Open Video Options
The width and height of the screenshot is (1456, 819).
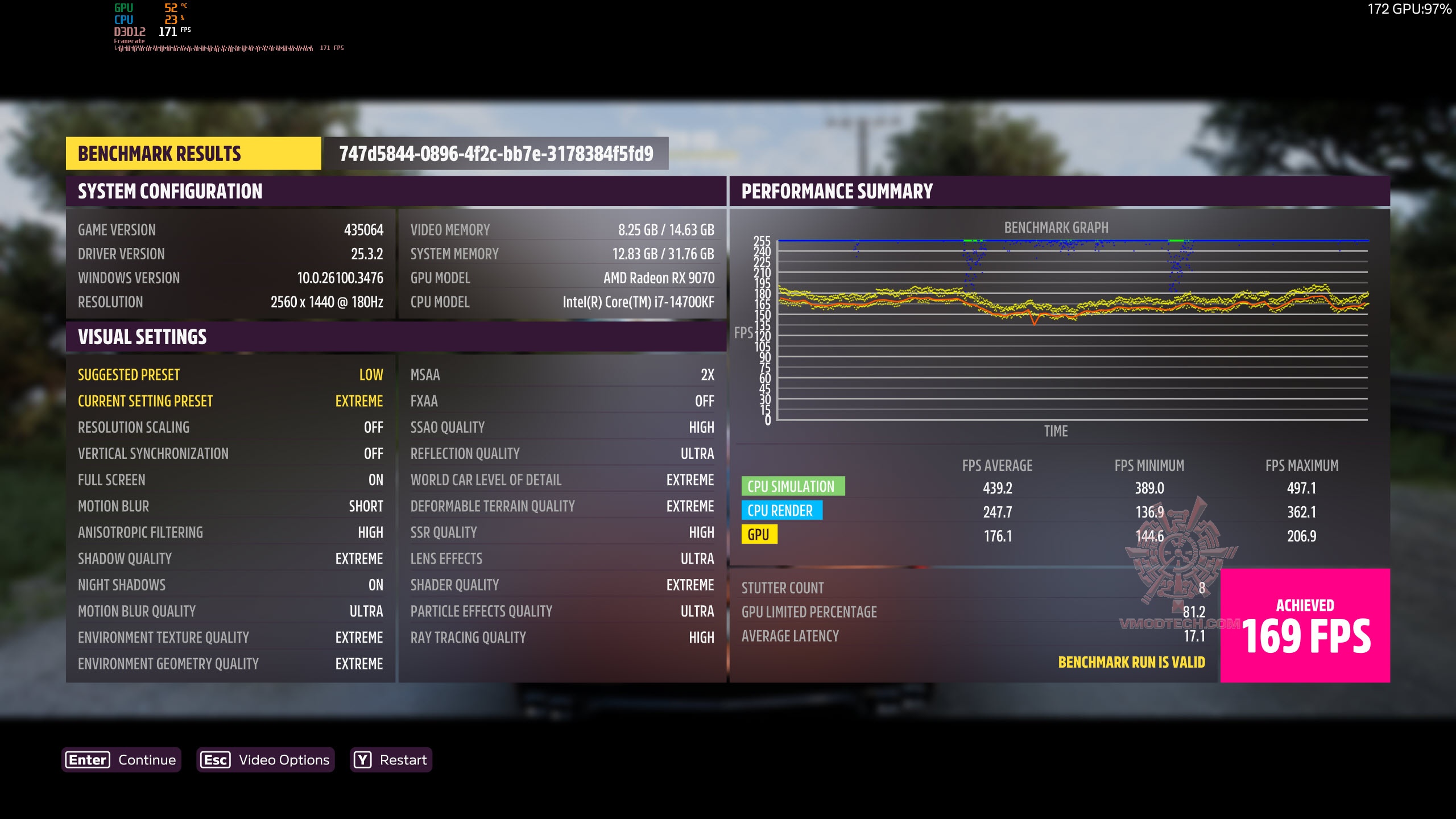coord(266,760)
